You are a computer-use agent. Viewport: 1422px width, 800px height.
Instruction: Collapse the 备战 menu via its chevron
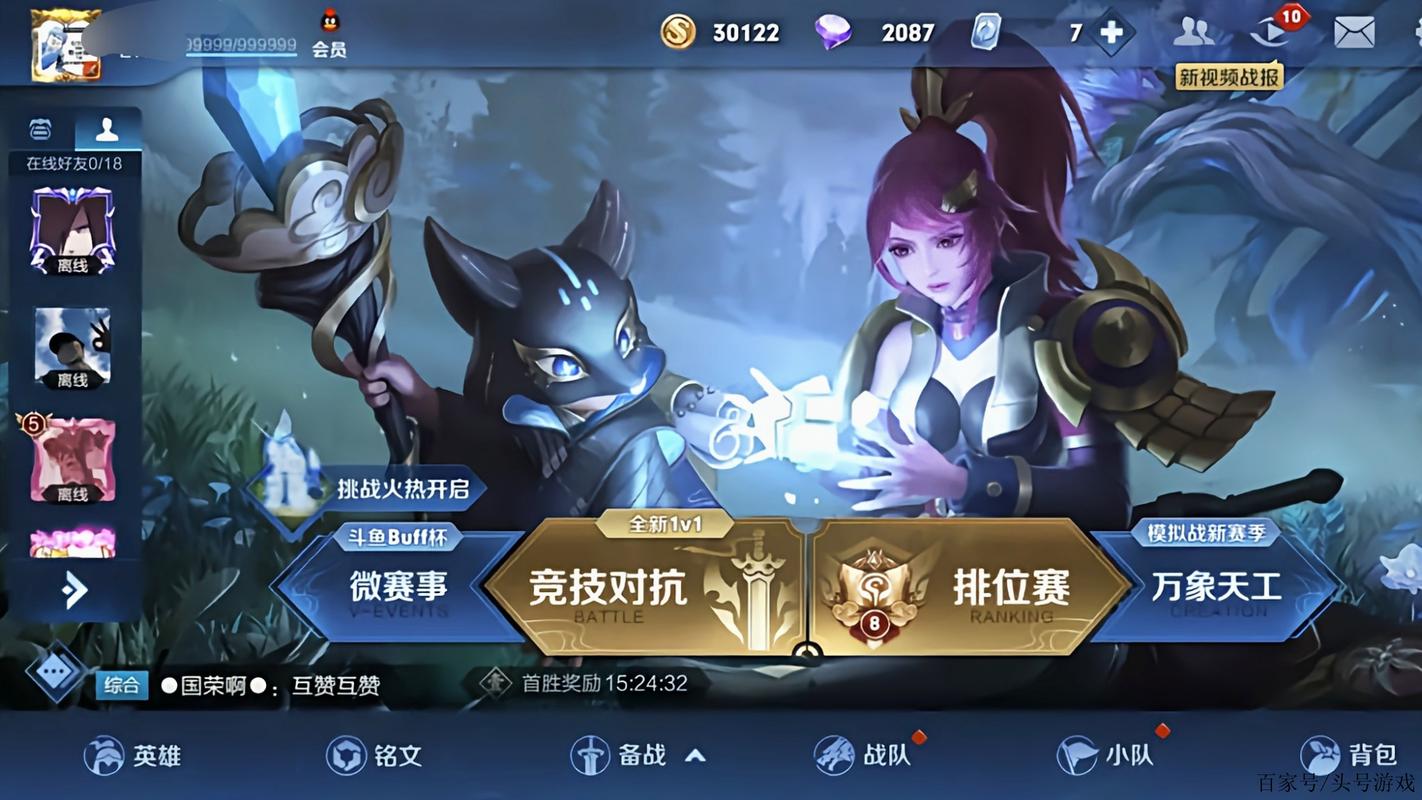pyautogui.click(x=695, y=756)
